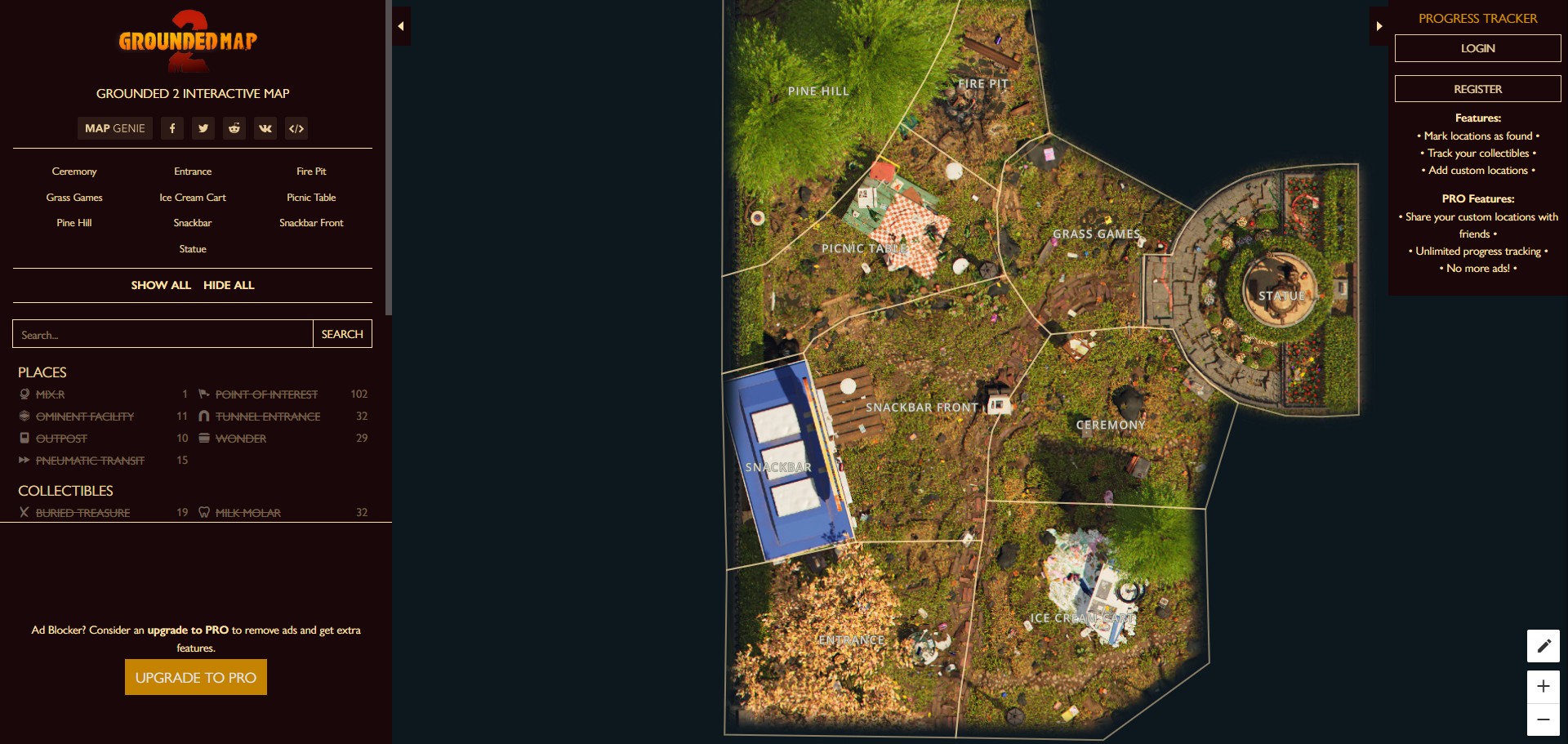Collapse the left sidebar with the arrow
This screenshot has height=744, width=1568.
(401, 25)
